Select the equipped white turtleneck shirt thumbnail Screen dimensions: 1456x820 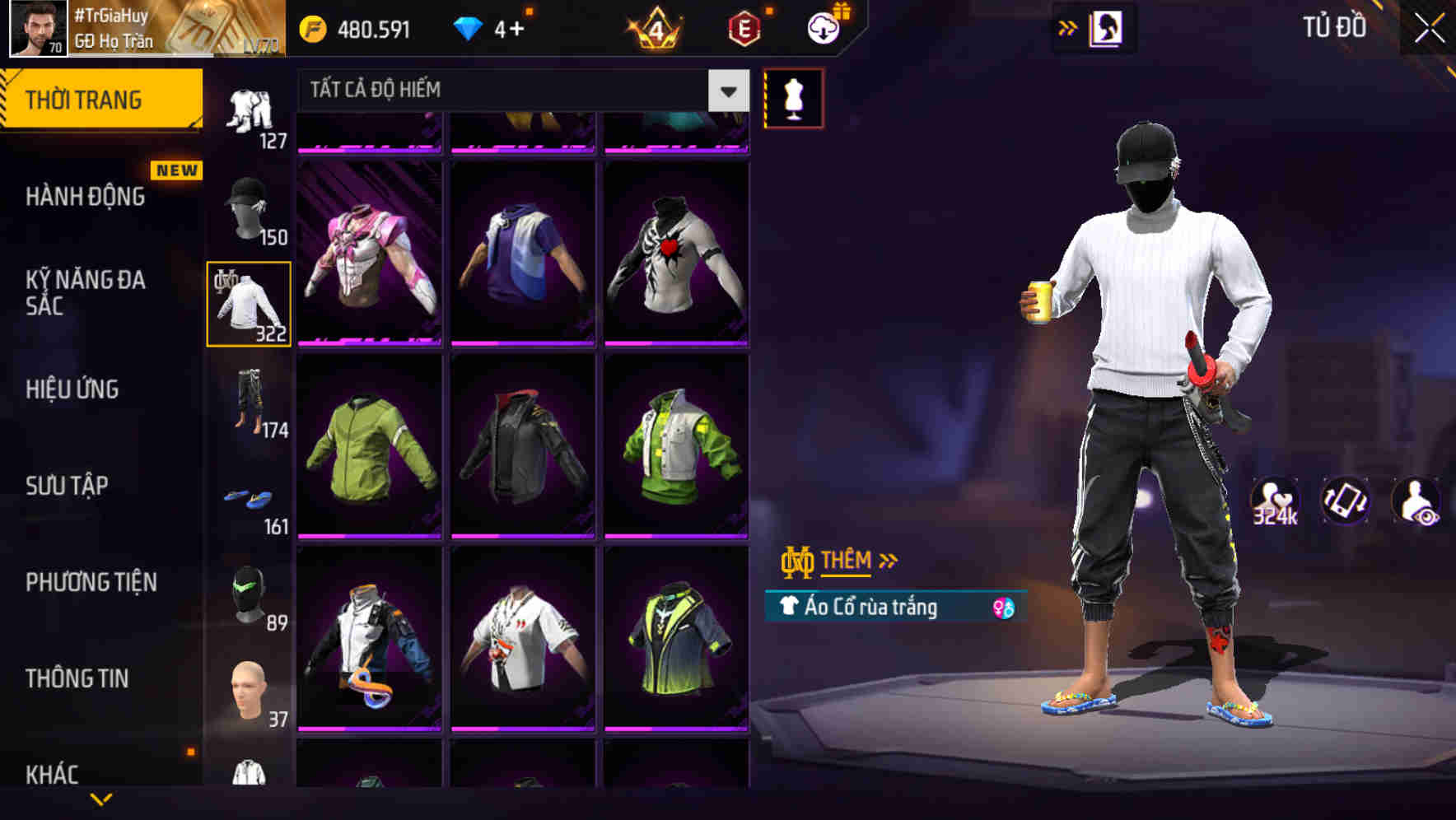pos(249,301)
